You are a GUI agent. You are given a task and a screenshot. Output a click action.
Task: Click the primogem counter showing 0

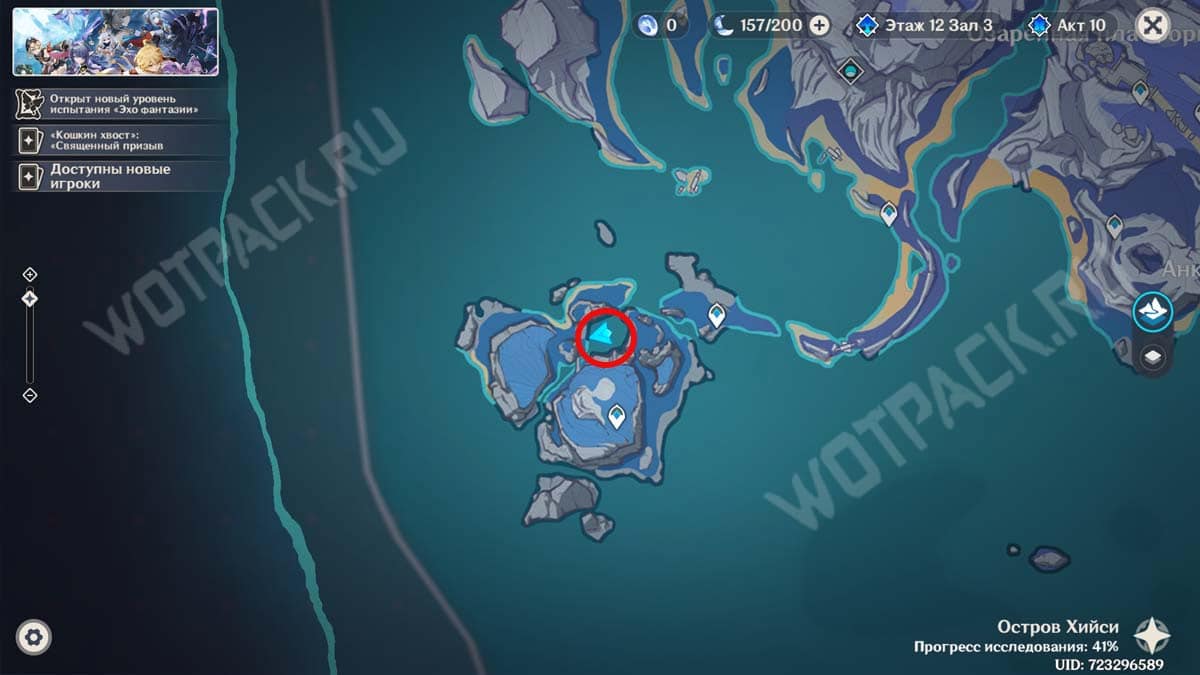click(x=661, y=26)
